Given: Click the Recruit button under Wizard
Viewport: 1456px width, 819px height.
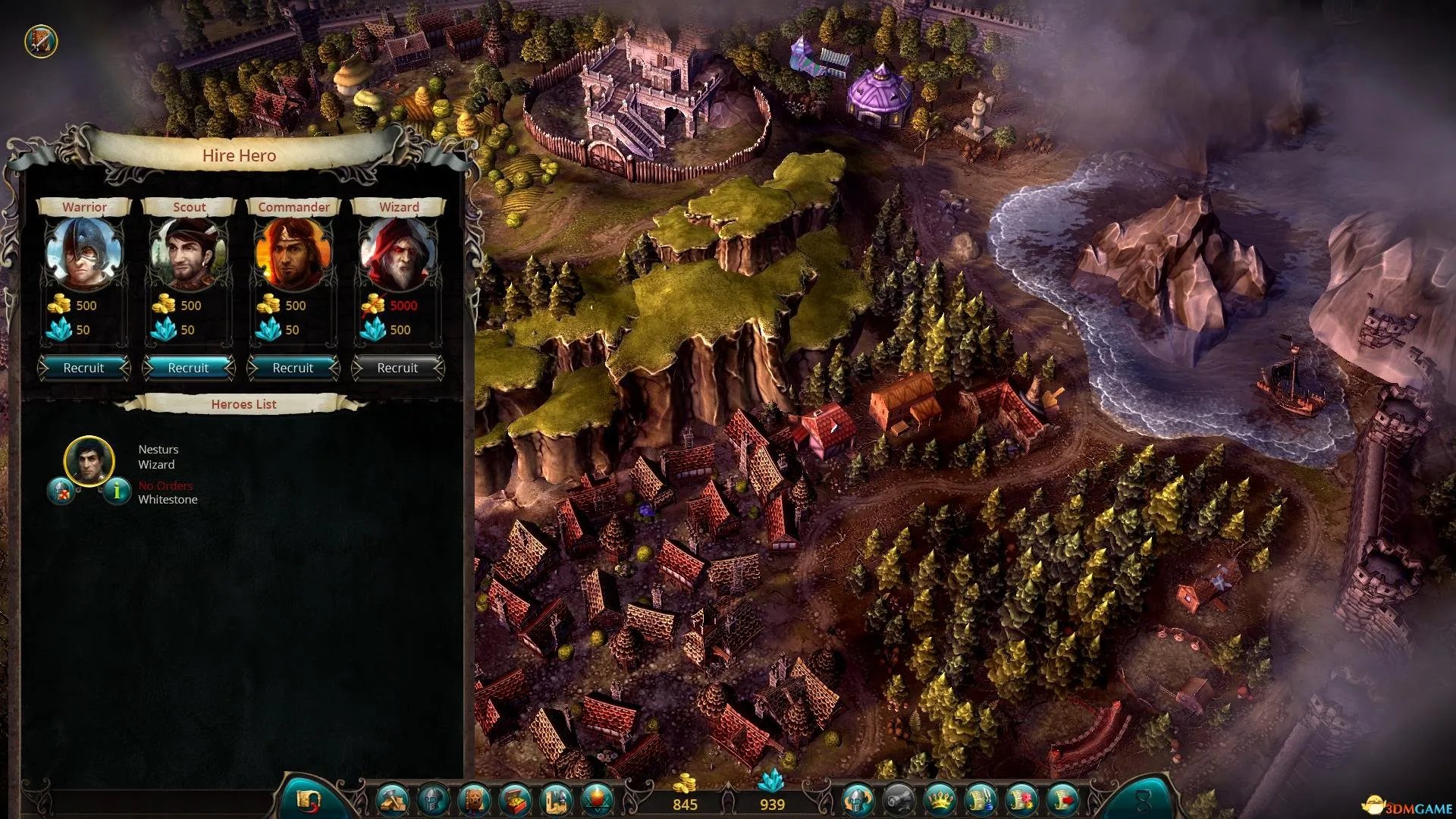Looking at the screenshot, I should [397, 368].
